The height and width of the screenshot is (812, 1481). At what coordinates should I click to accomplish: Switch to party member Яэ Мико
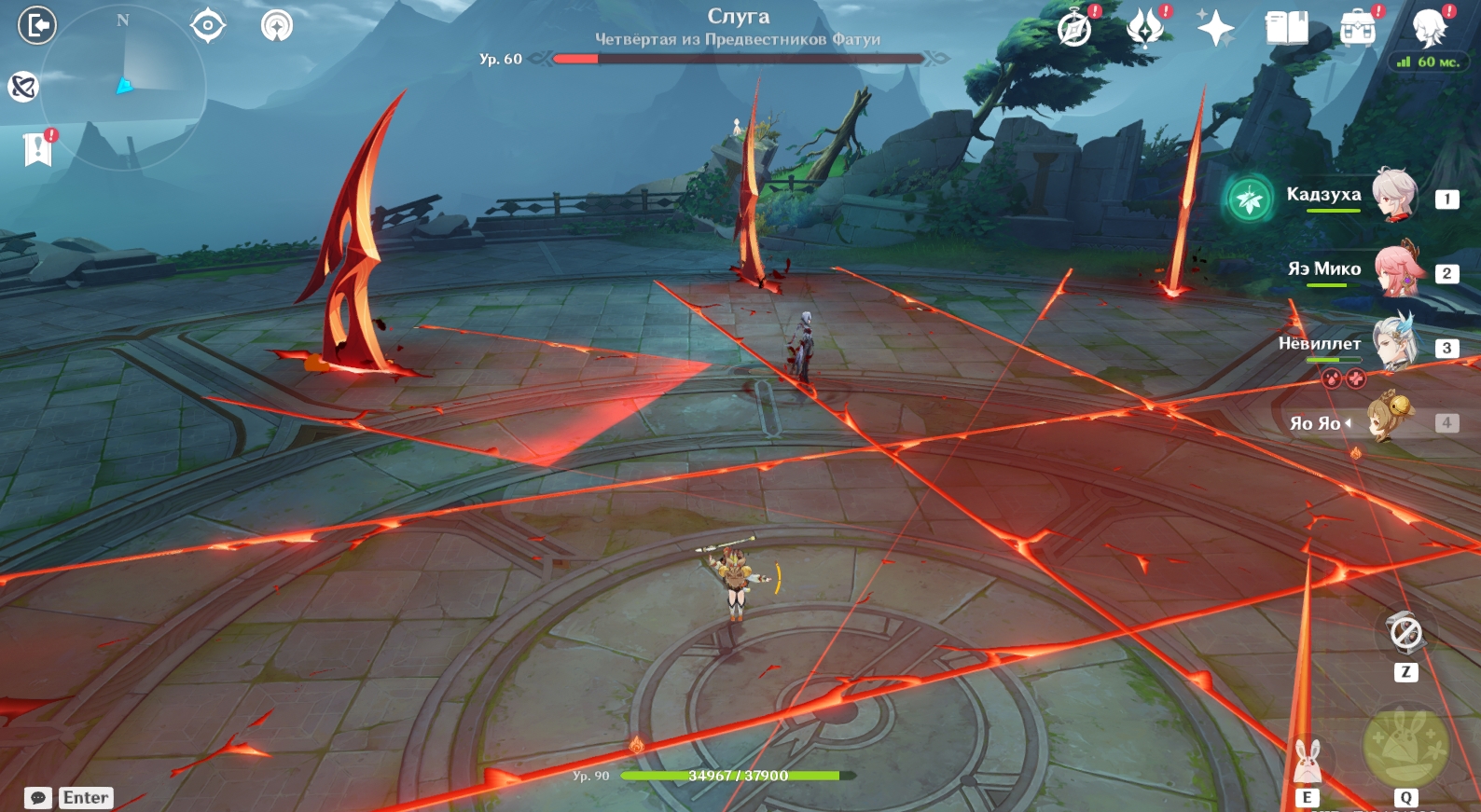pos(1397,270)
